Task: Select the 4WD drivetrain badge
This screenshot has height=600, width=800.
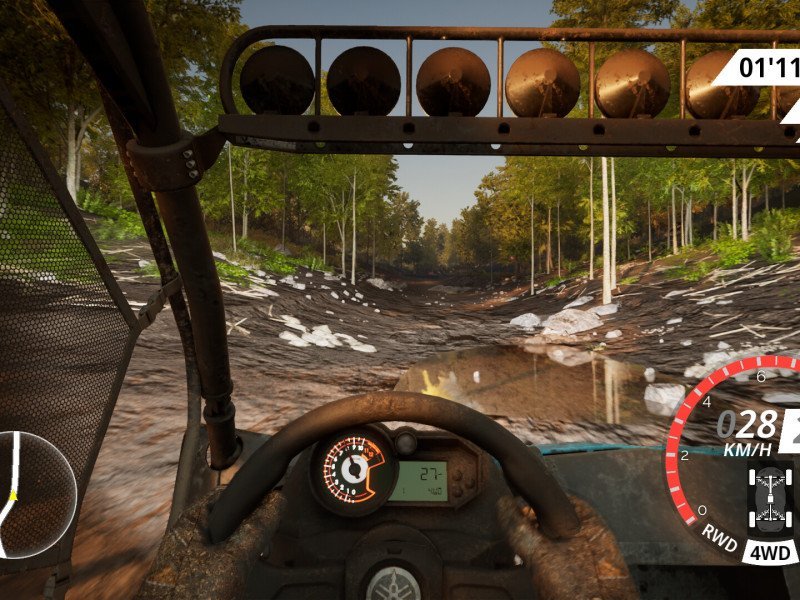Action: [769, 551]
